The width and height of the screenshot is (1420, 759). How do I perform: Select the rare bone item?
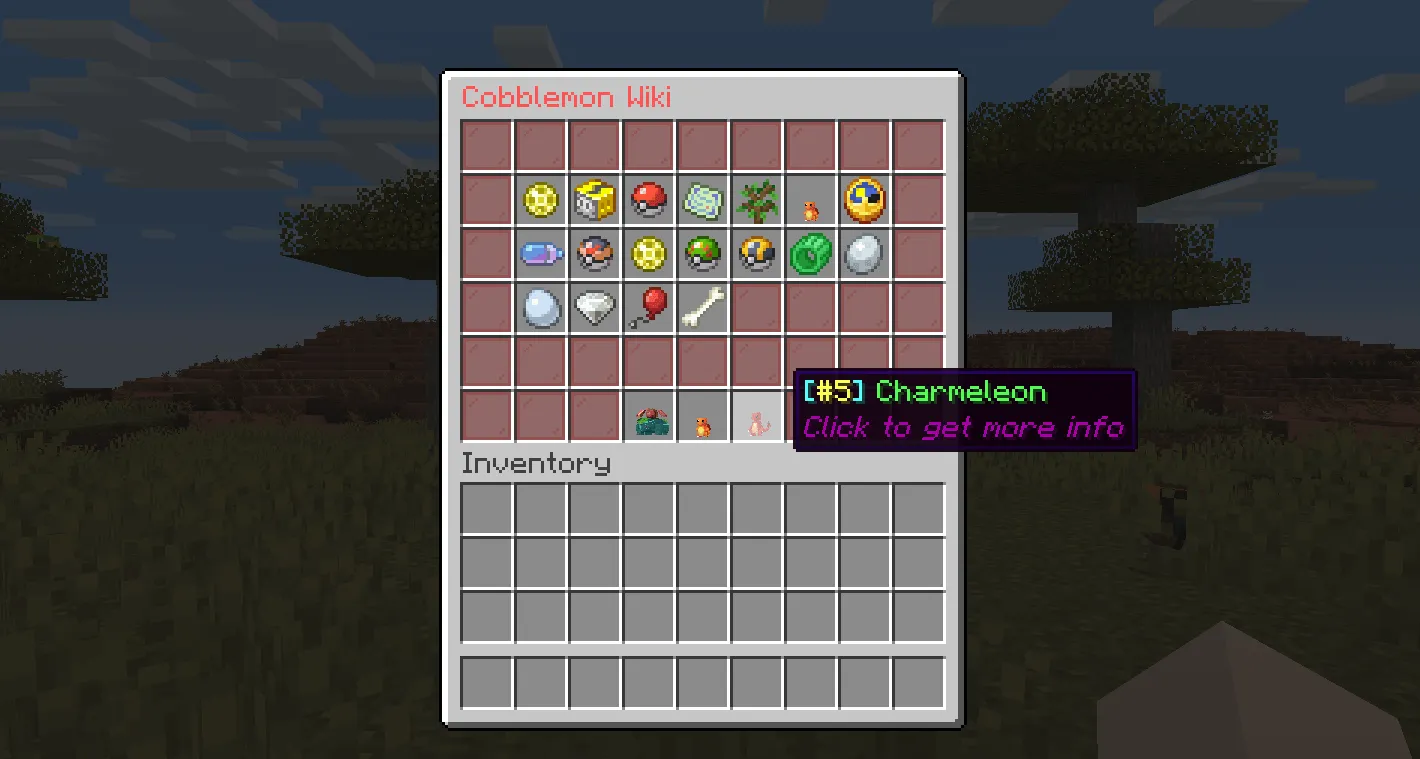(x=702, y=307)
